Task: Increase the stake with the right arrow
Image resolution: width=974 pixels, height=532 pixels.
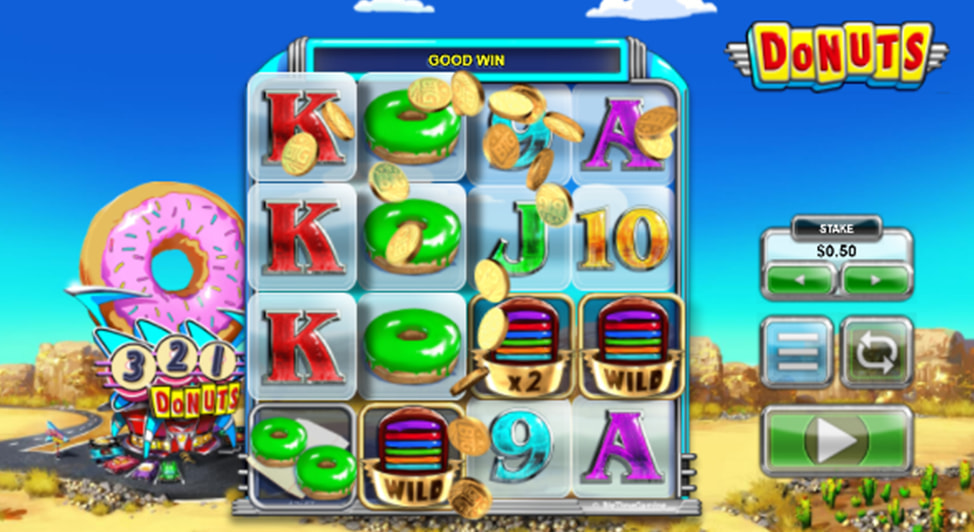Action: point(875,279)
